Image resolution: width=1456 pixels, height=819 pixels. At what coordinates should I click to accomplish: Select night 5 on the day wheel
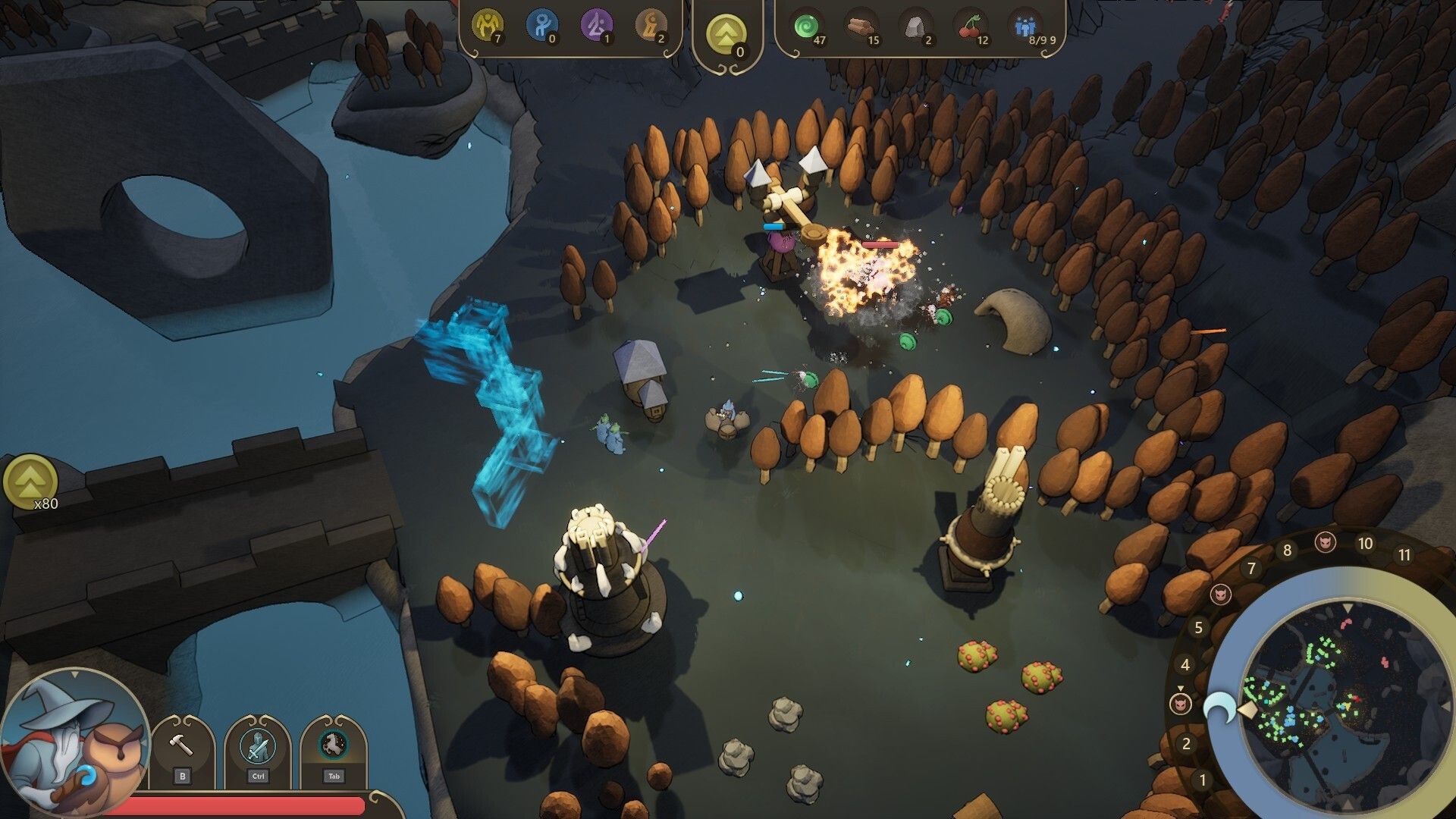(1199, 627)
